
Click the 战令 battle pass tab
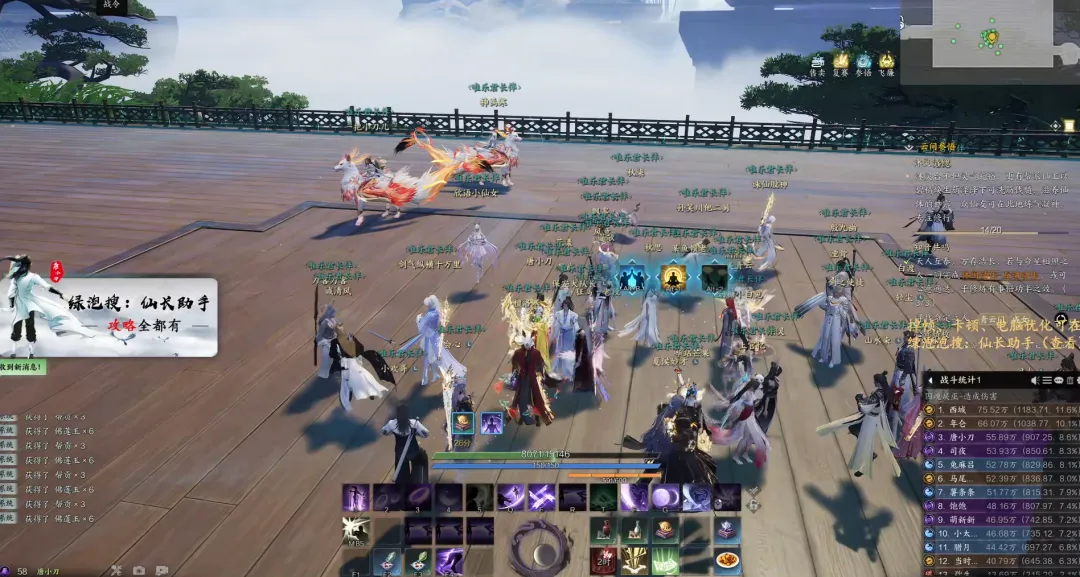point(111,6)
